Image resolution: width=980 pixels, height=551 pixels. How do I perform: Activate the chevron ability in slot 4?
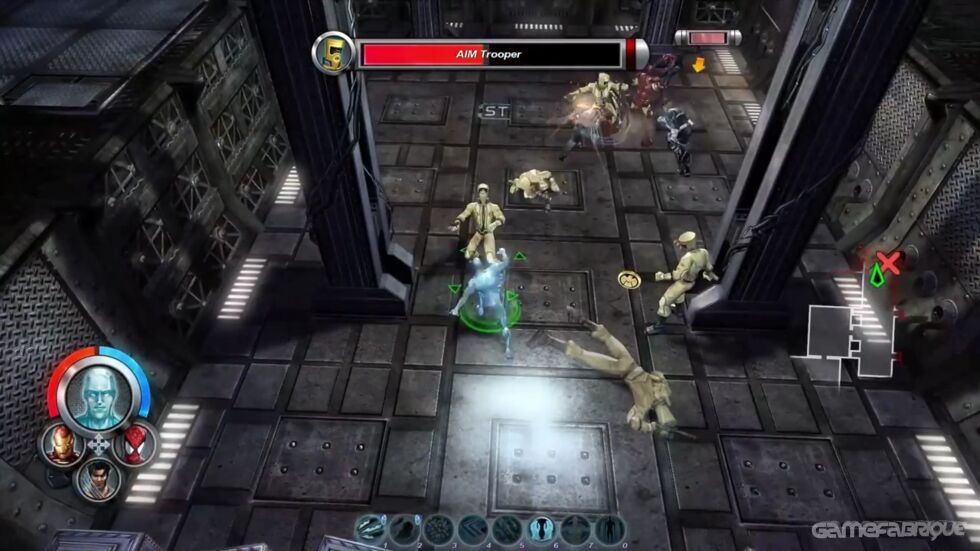coord(472,528)
